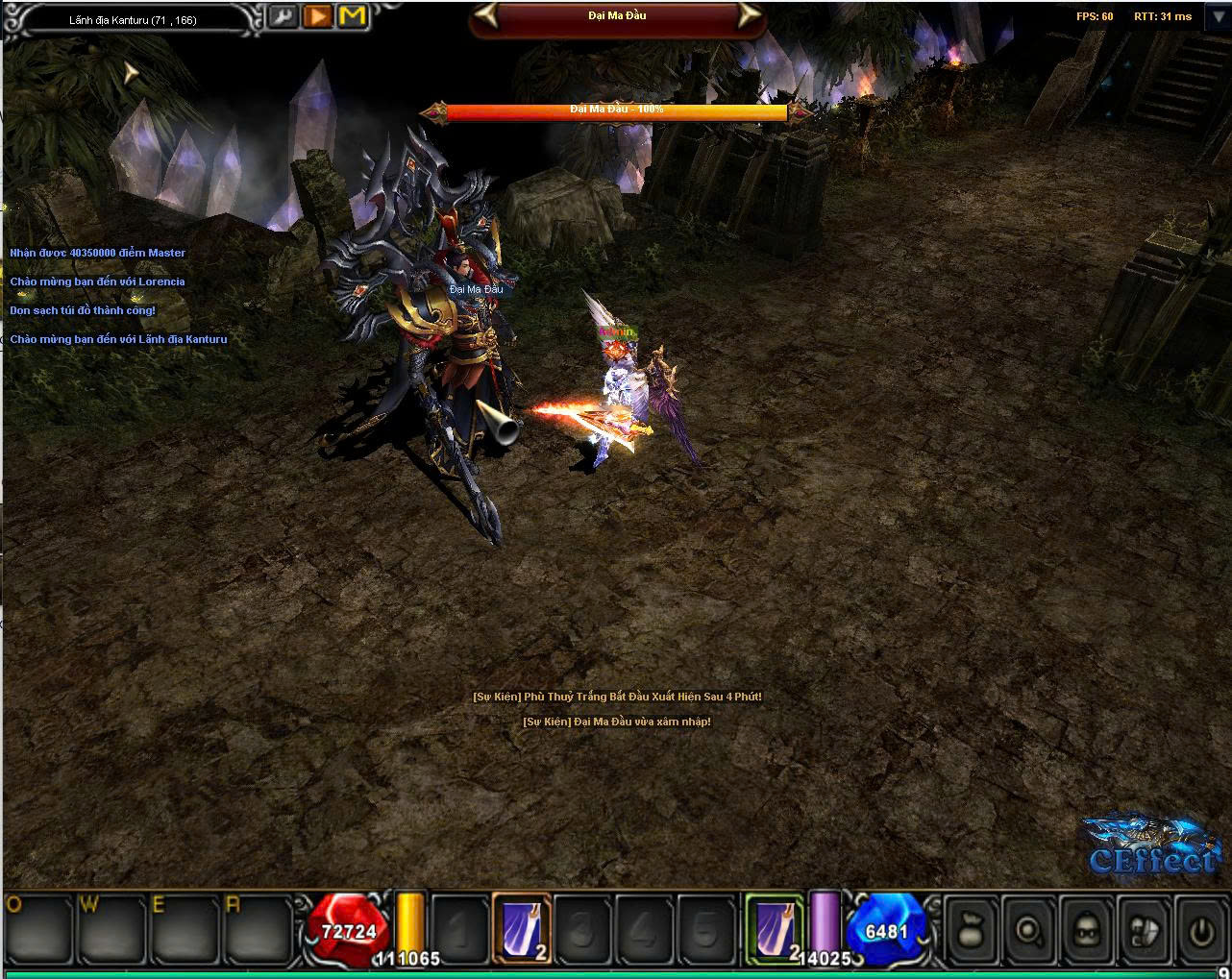Open the character face icon
This screenshot has height=979, width=1232.
tap(1087, 930)
